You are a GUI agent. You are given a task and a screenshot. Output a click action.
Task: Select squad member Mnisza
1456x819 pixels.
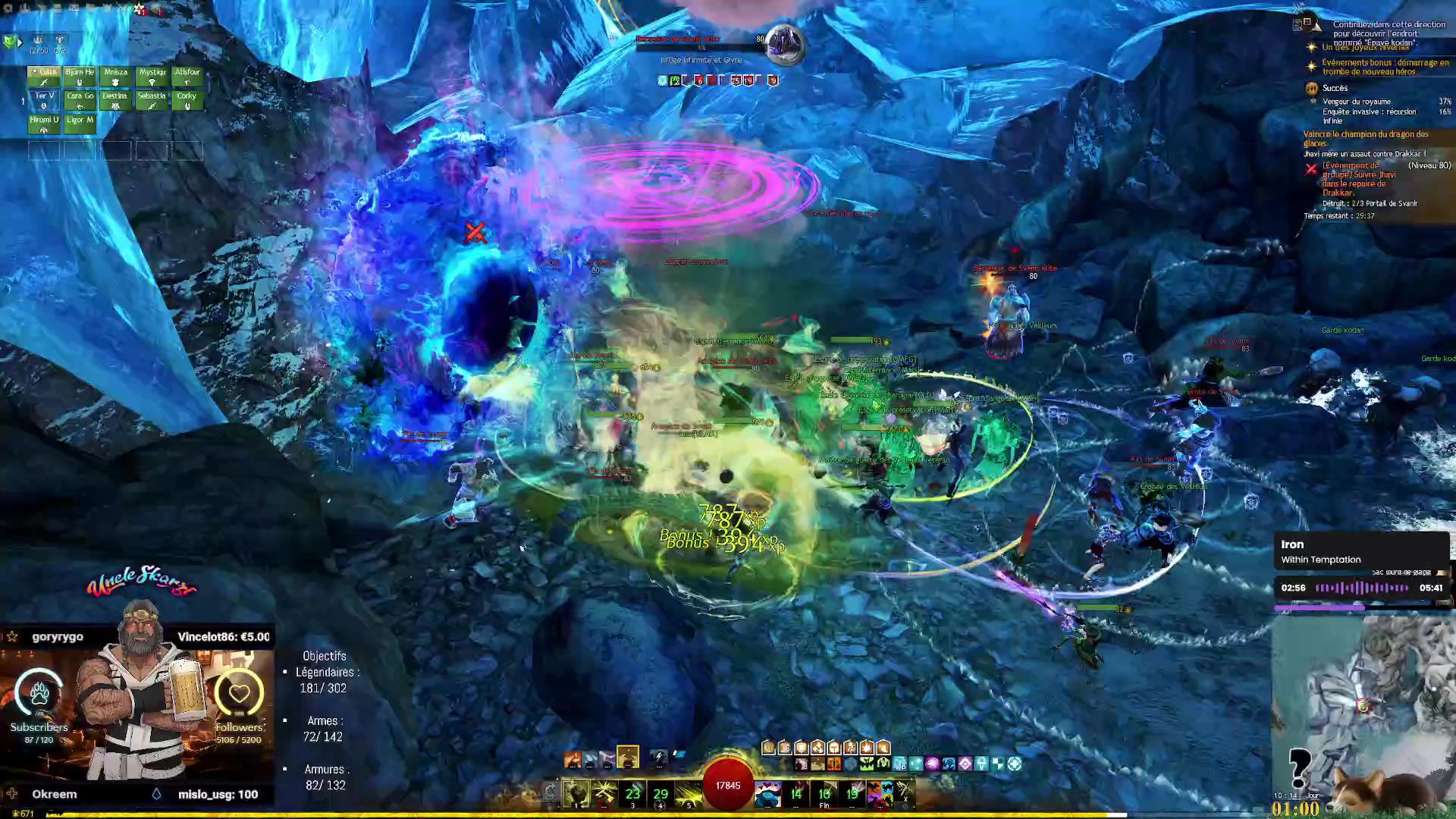coord(115,77)
